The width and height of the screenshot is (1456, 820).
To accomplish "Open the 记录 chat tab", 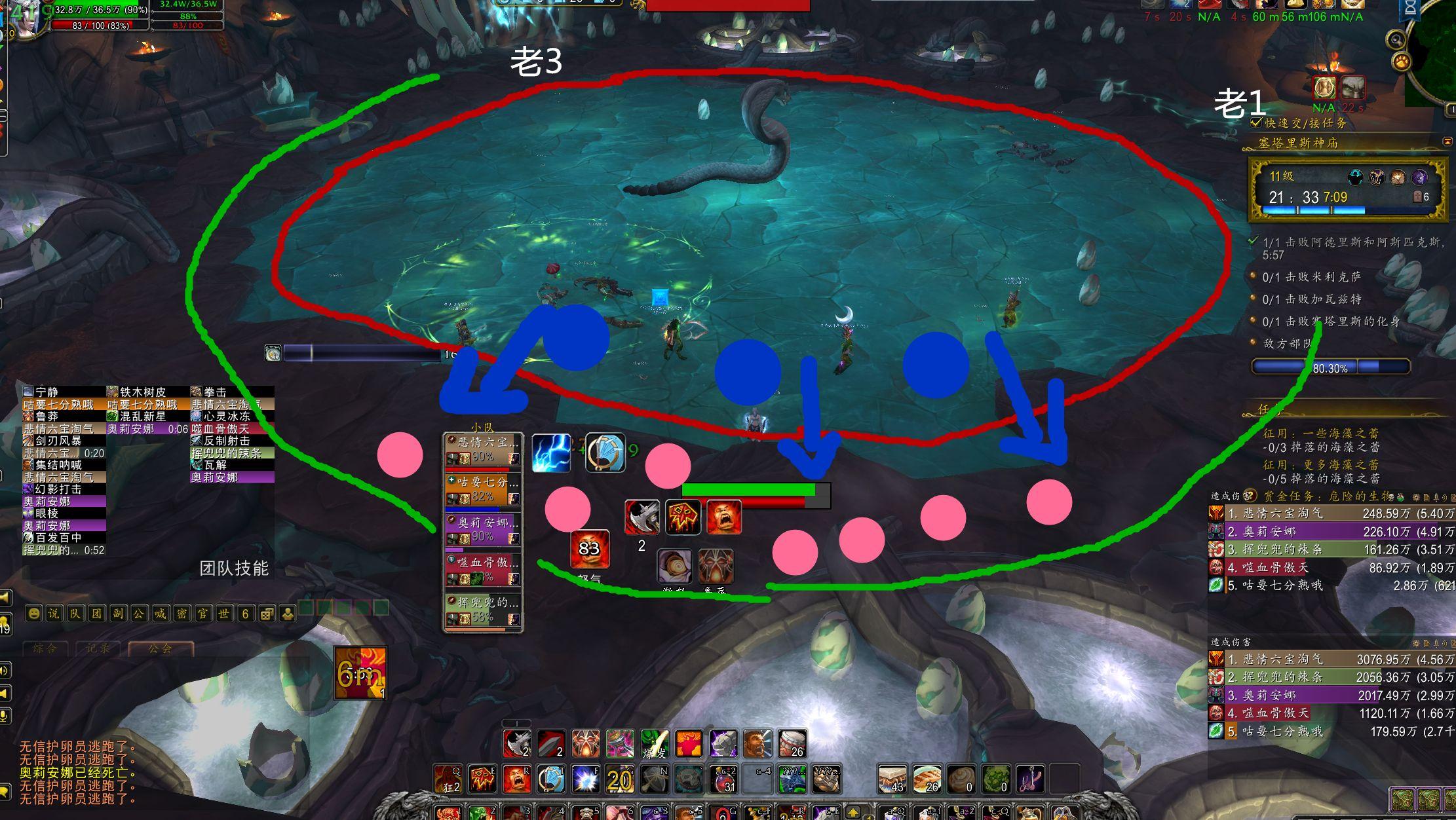I will 98,648.
